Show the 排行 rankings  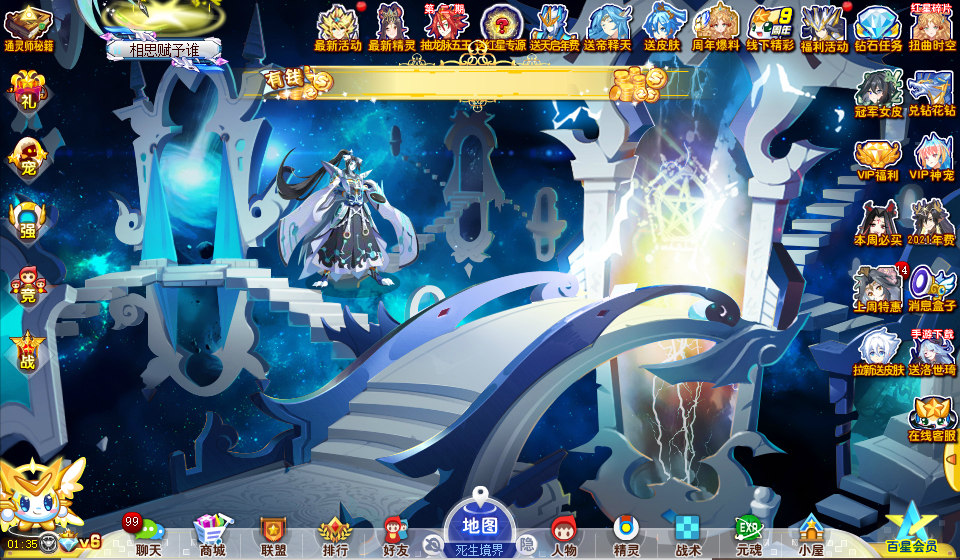click(x=335, y=534)
